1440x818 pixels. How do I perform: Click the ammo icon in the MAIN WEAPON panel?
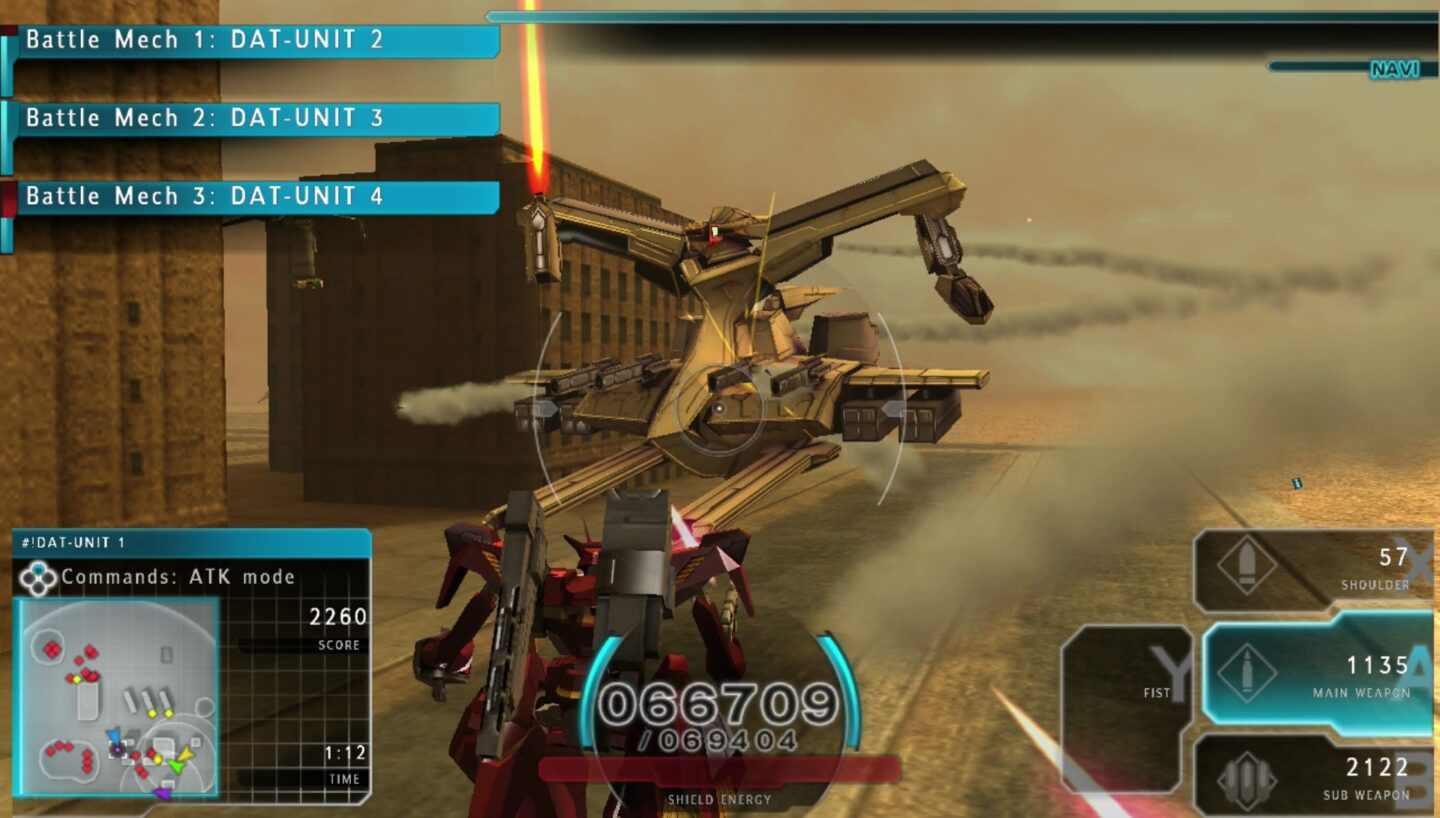pyautogui.click(x=1246, y=671)
